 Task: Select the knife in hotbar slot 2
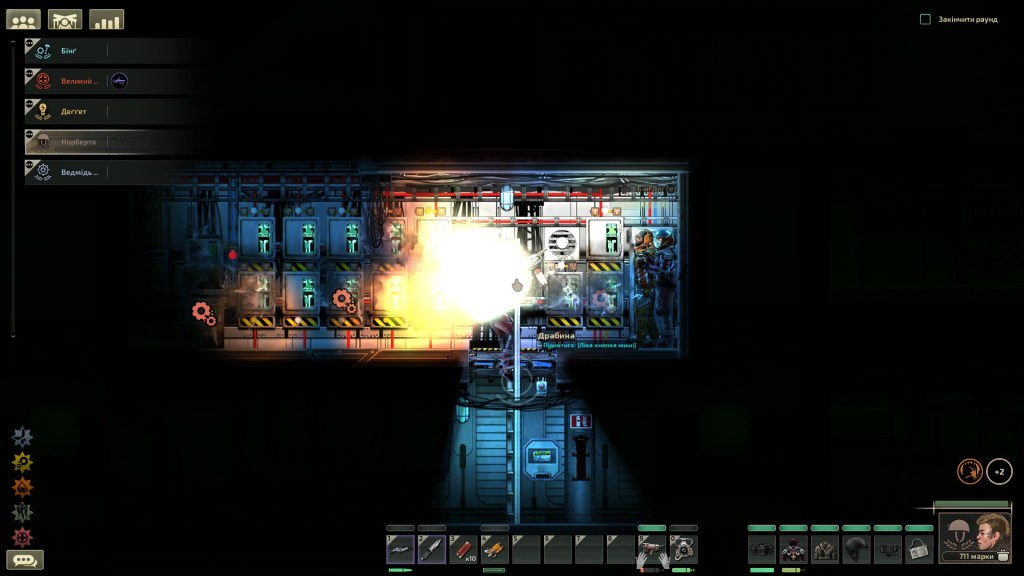[x=432, y=548]
